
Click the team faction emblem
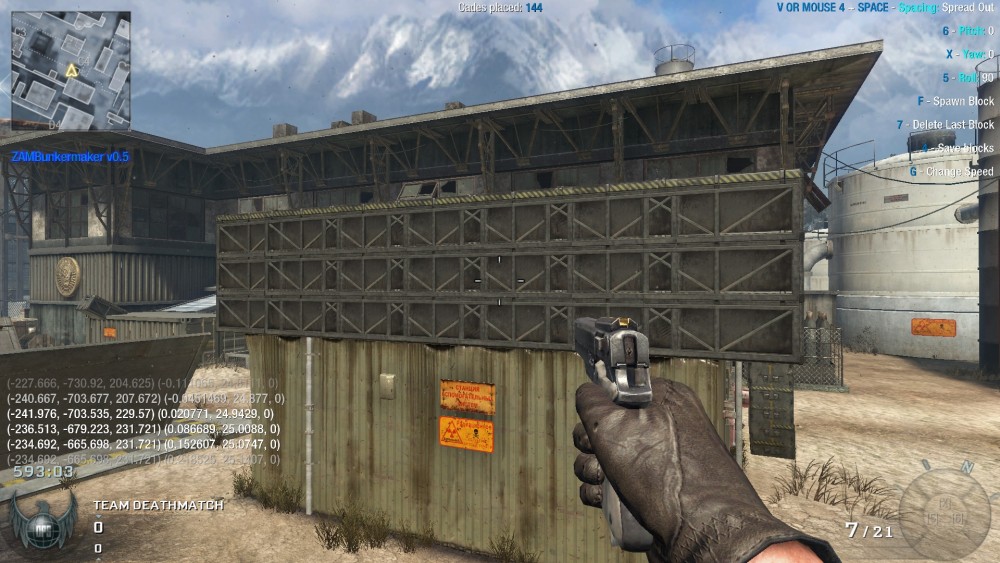tap(43, 519)
